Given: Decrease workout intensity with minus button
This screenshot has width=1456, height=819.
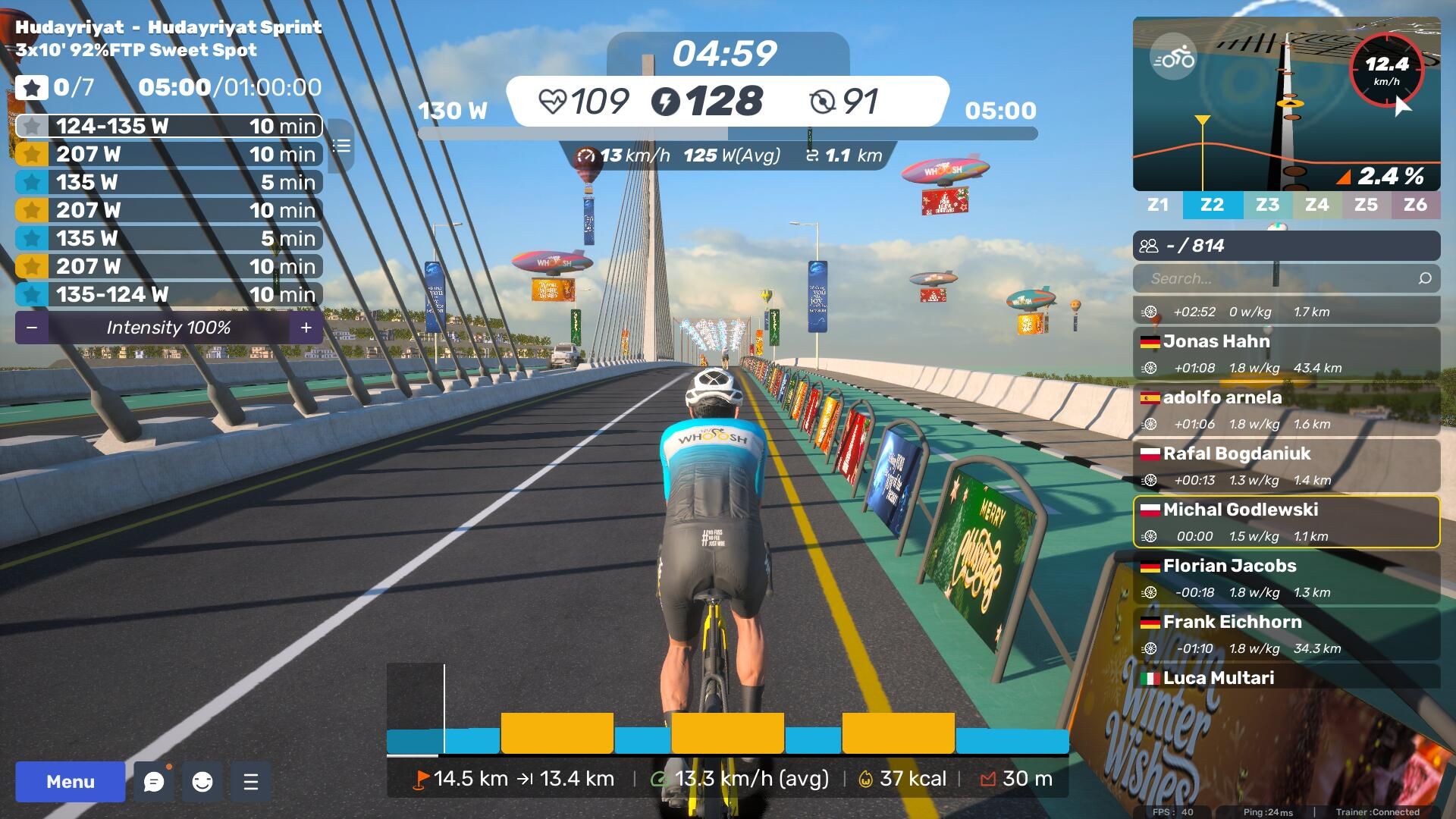Looking at the screenshot, I should pyautogui.click(x=32, y=328).
